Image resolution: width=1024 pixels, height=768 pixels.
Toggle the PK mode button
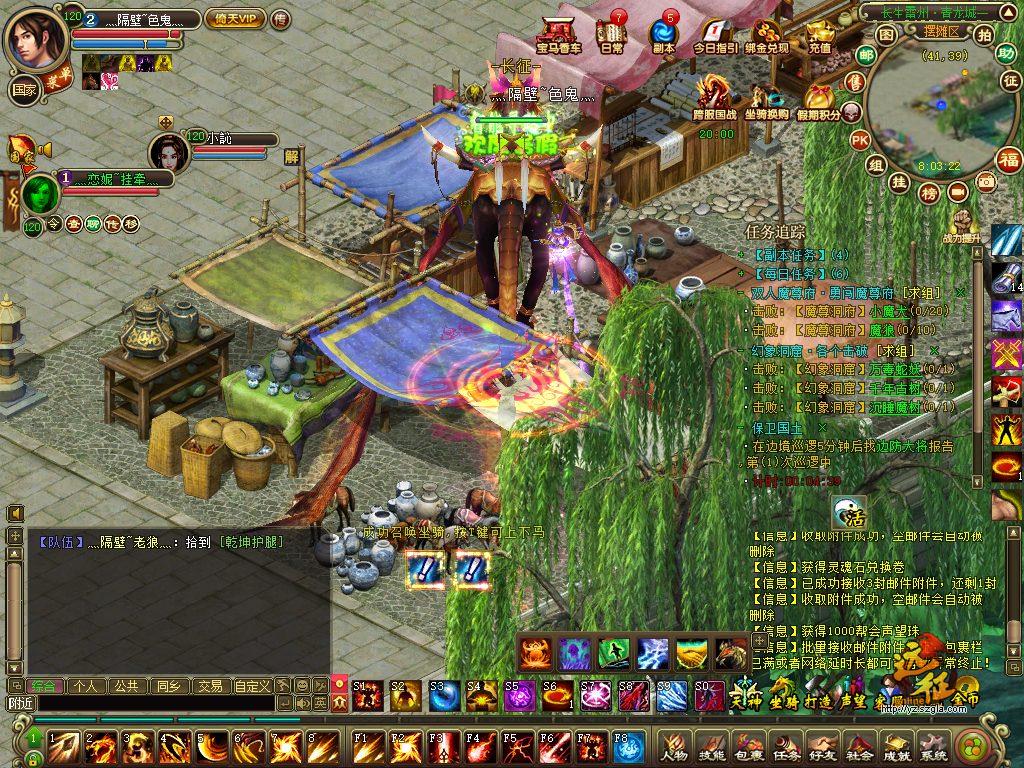(859, 140)
